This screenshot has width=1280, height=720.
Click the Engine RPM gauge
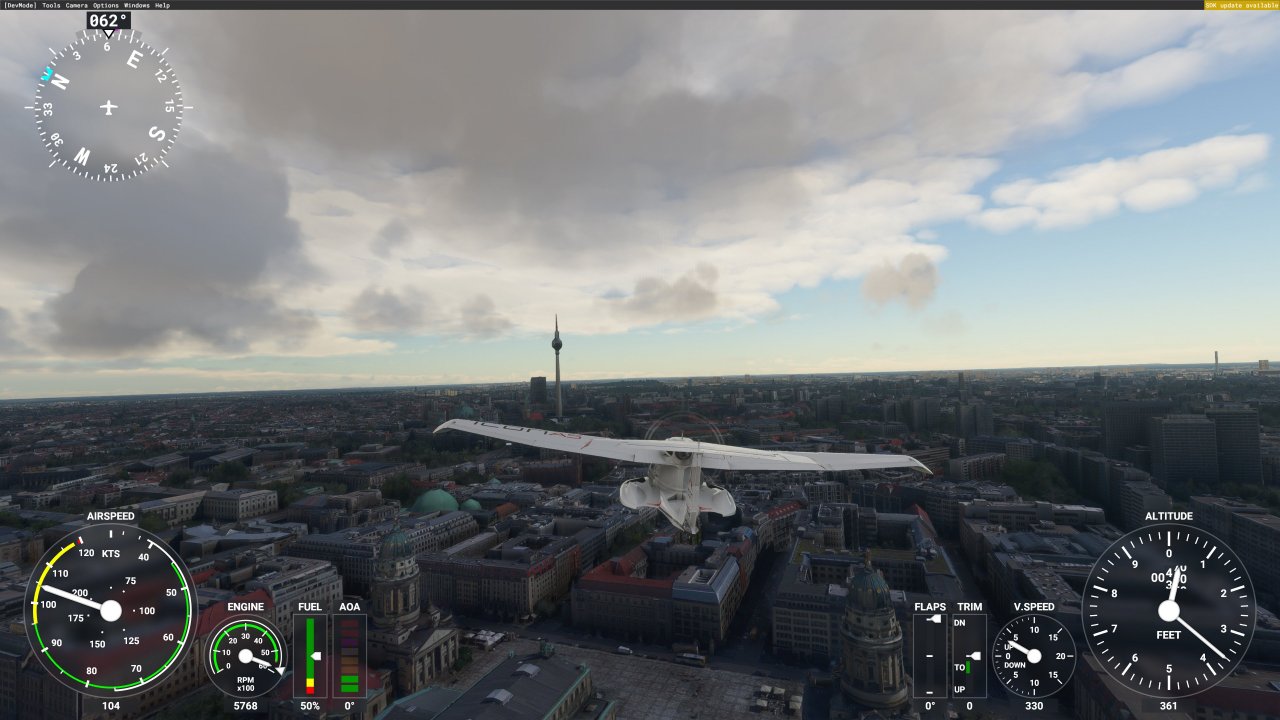point(244,657)
